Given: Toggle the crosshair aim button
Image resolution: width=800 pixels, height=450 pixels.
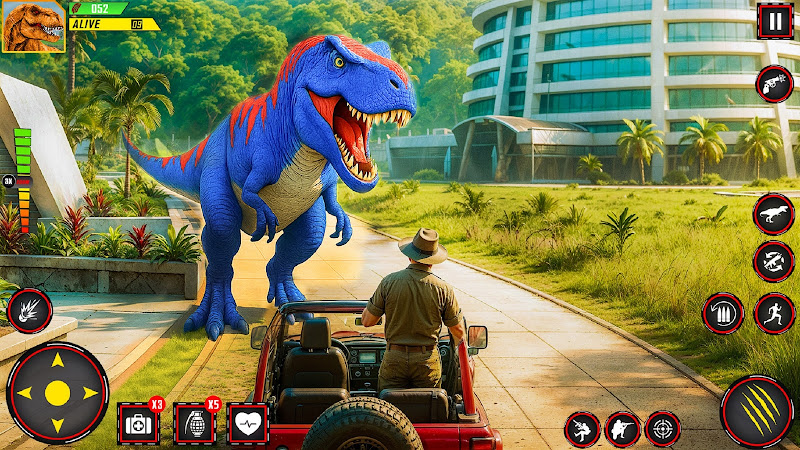Looking at the screenshot, I should (662, 429).
